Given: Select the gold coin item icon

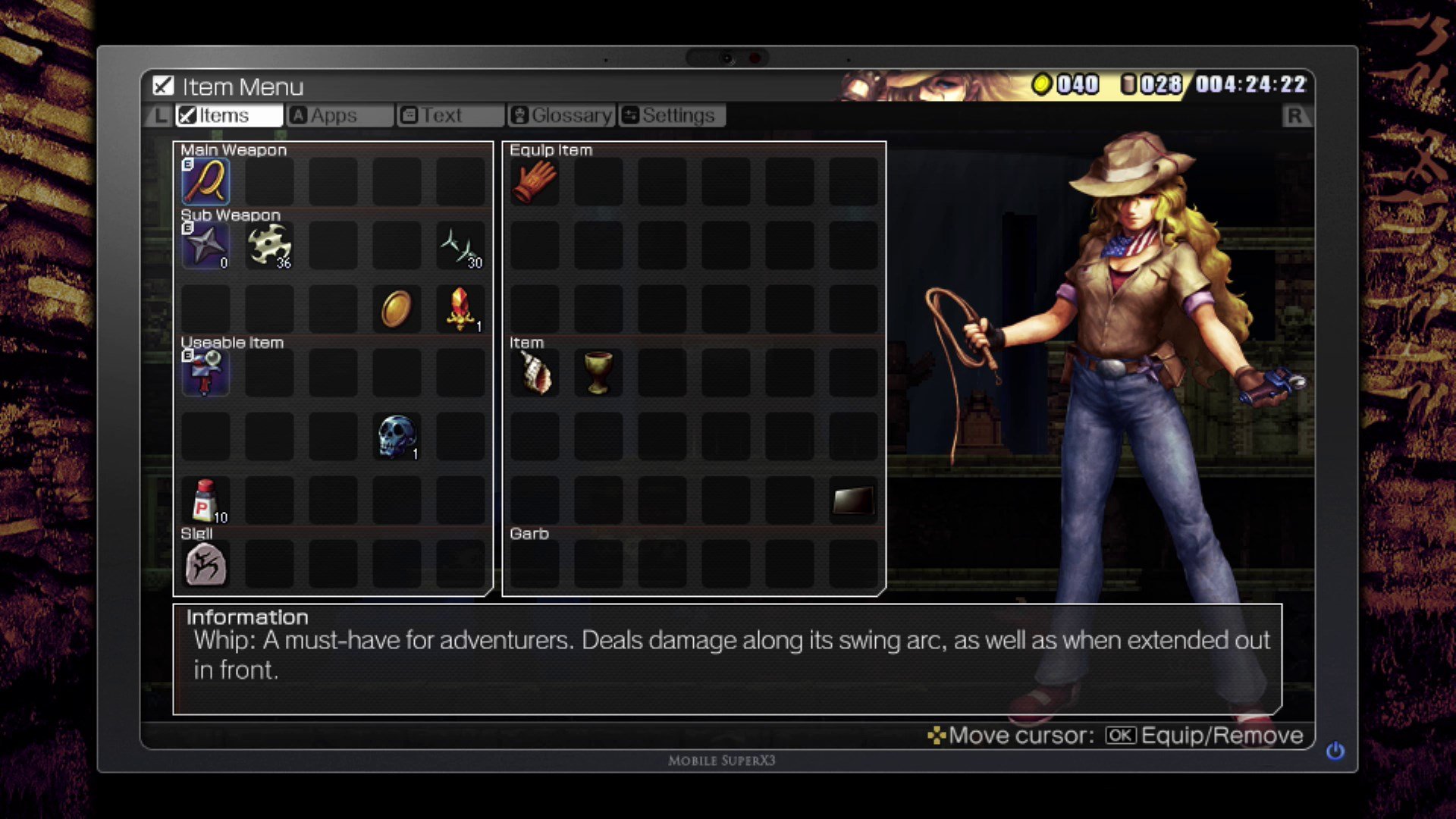Looking at the screenshot, I should 397,308.
